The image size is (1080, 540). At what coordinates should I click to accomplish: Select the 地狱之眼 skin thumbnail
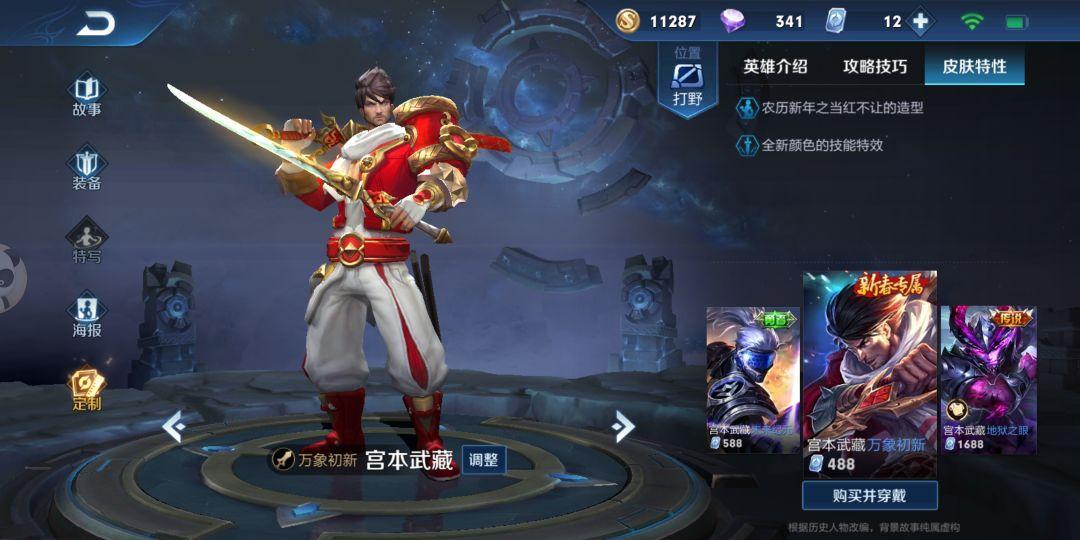click(x=988, y=380)
